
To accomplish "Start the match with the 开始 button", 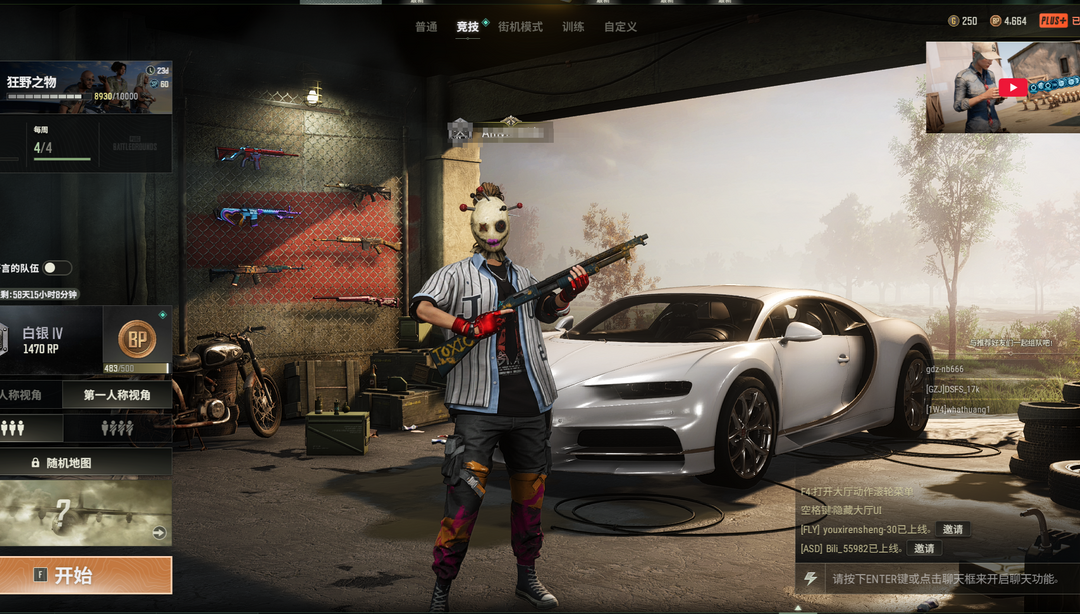I will (x=85, y=575).
